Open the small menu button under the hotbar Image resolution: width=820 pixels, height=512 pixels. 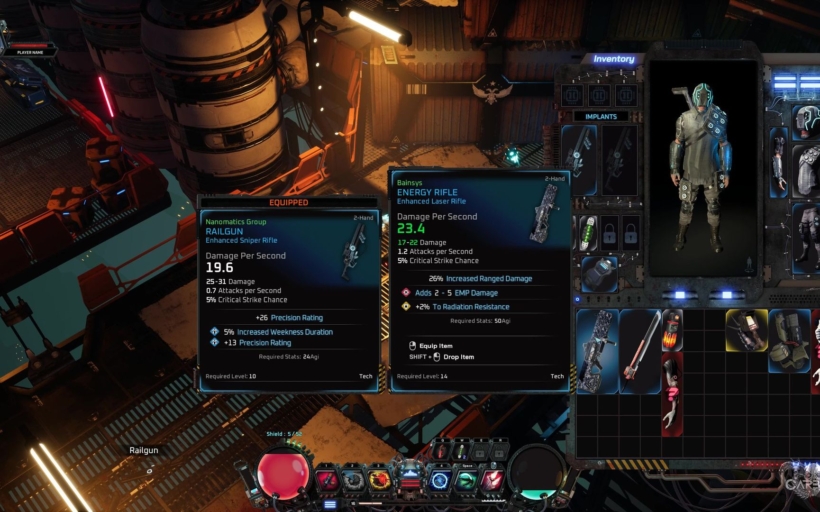coord(329,504)
